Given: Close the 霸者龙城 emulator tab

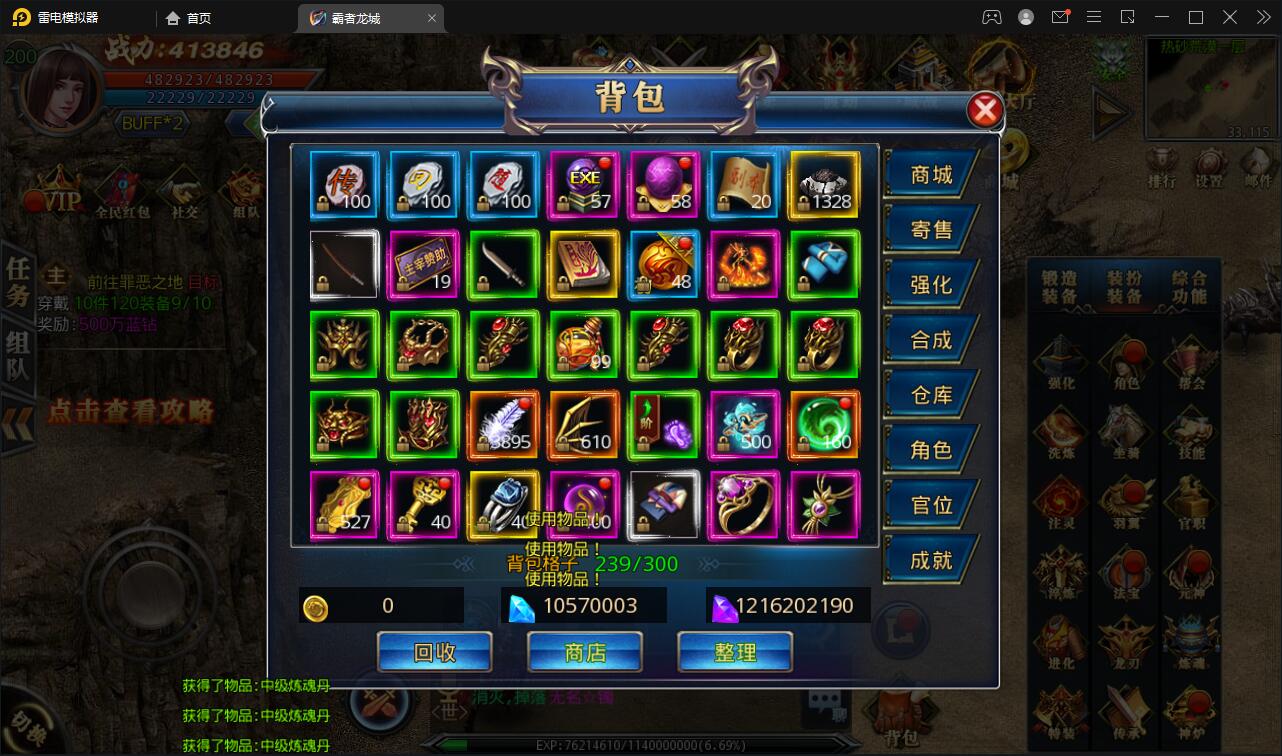Looking at the screenshot, I should 432,18.
